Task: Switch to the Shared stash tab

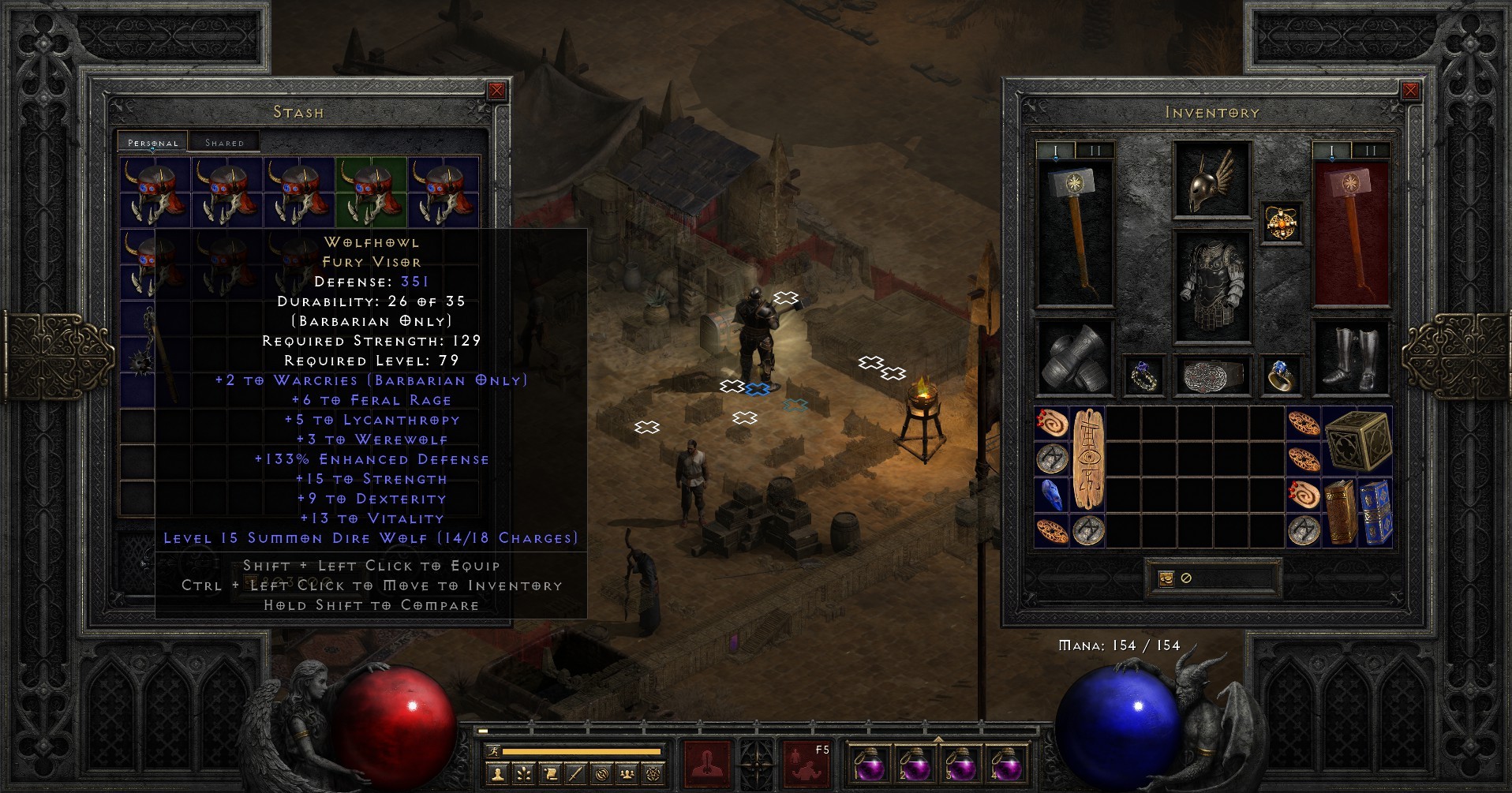Action: tap(225, 142)
